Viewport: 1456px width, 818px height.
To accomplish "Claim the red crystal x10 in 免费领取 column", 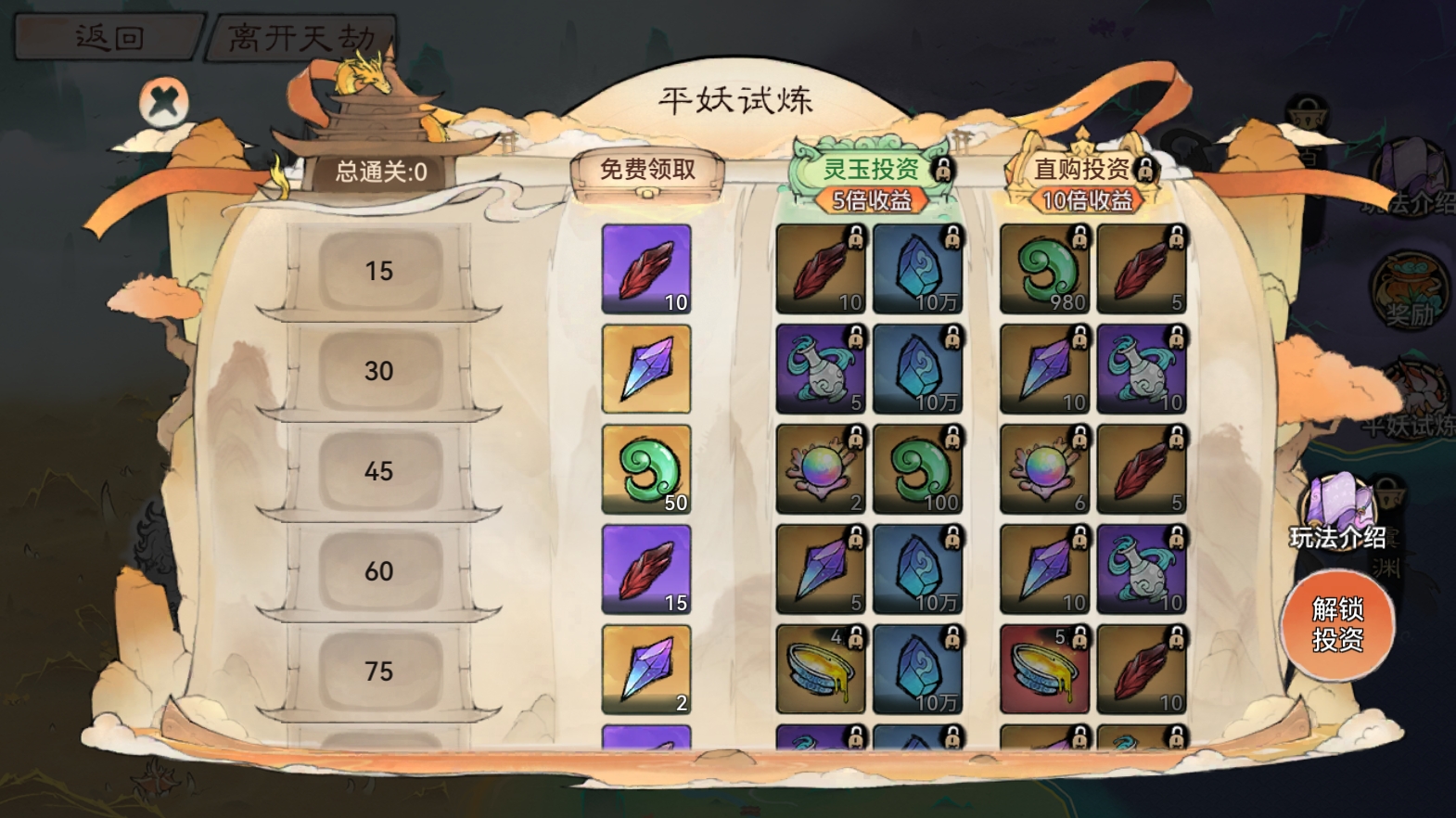I will 646,269.
